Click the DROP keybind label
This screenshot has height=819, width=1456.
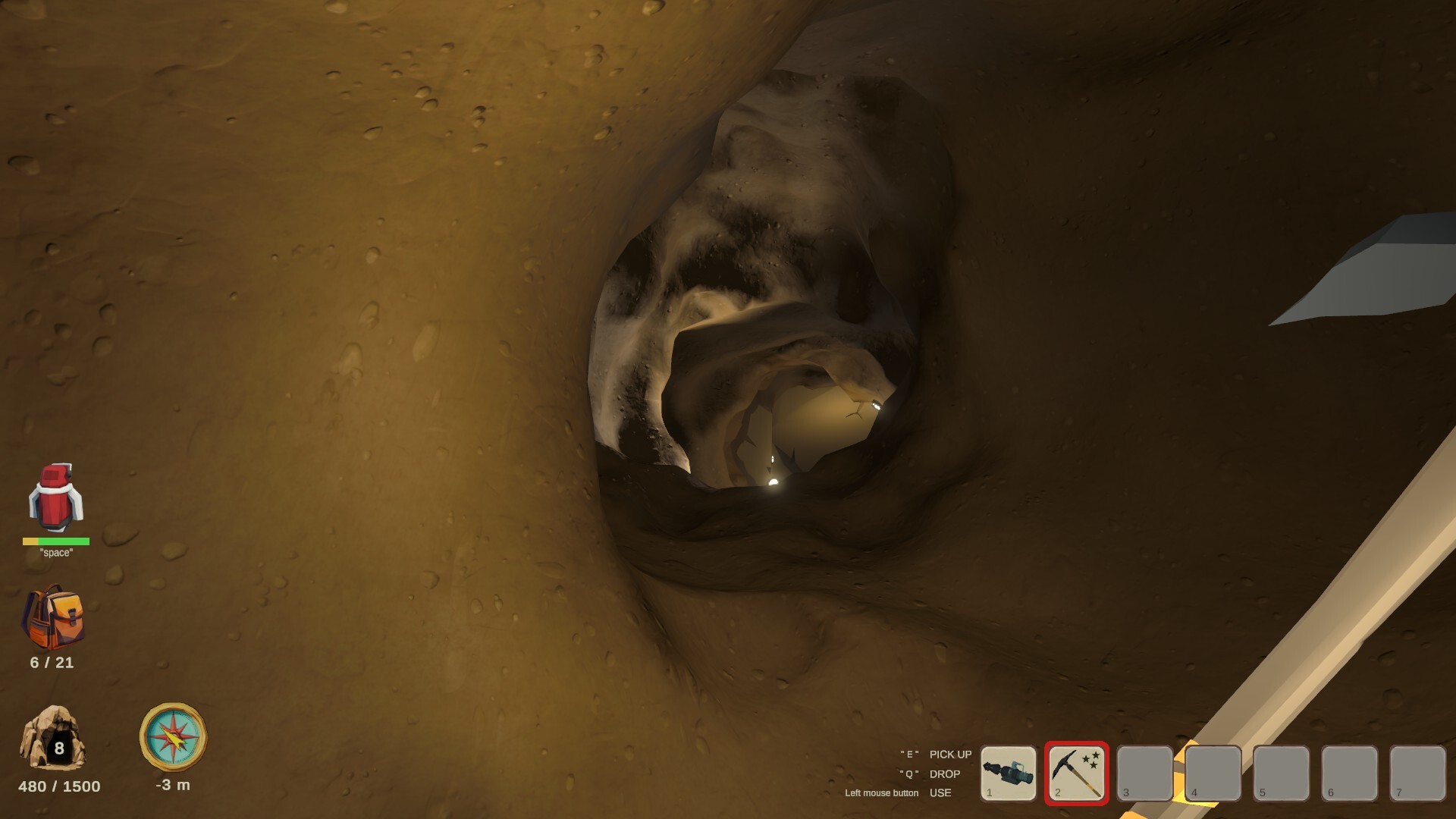click(x=944, y=774)
